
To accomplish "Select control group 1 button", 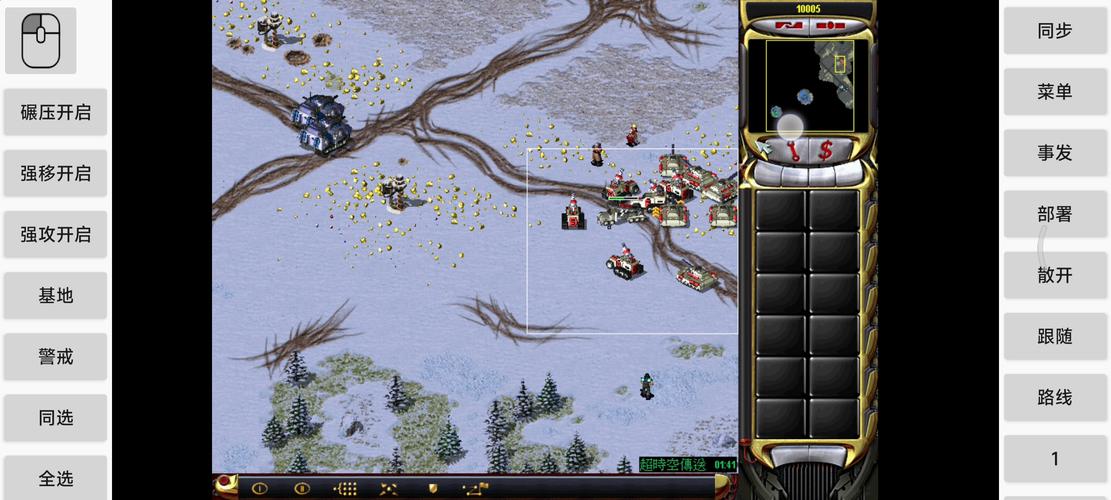I will (1054, 459).
